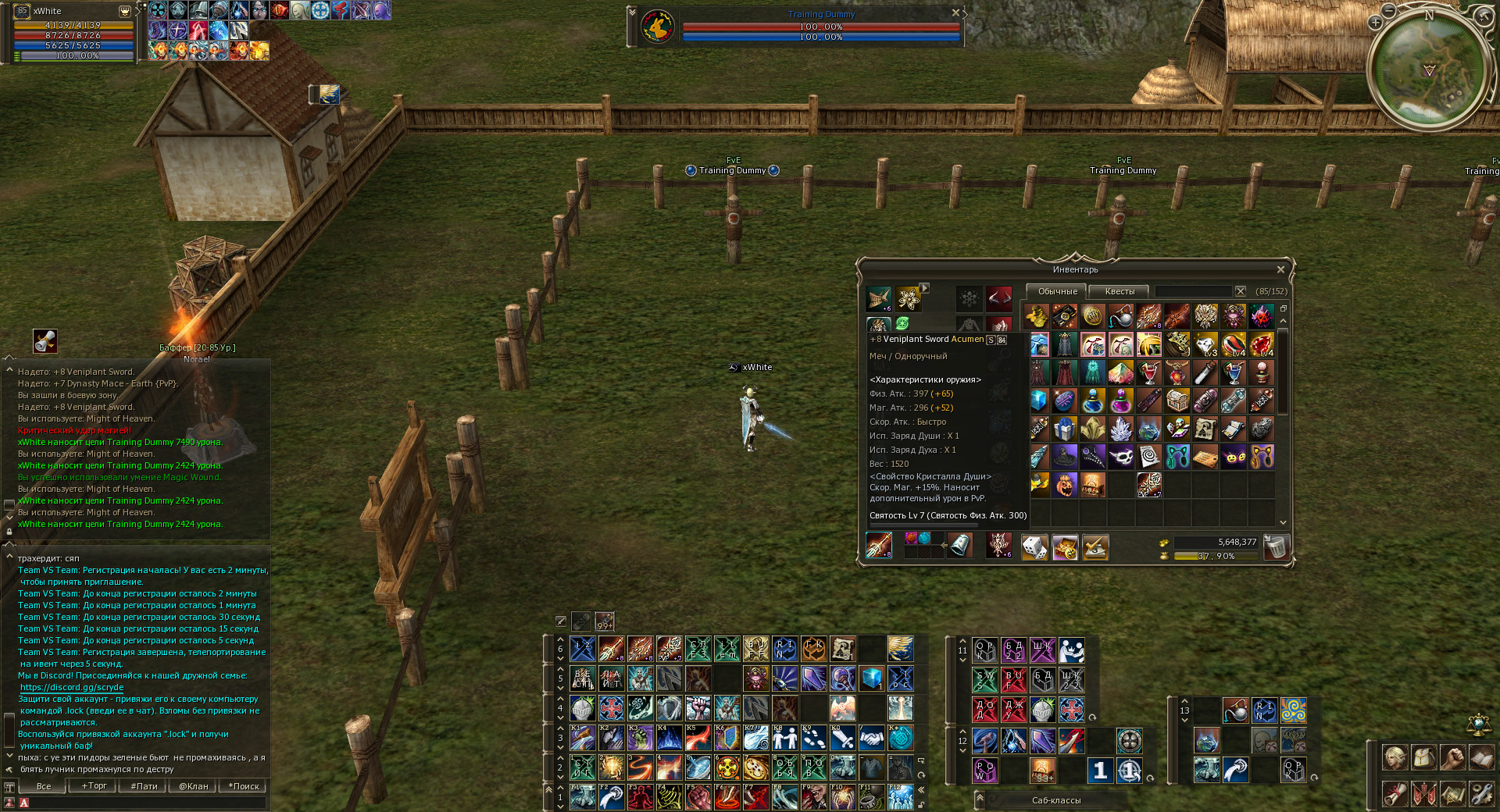The width and height of the screenshot is (1500, 812).
Task: Select the blue gift box item
Action: pos(1065,429)
